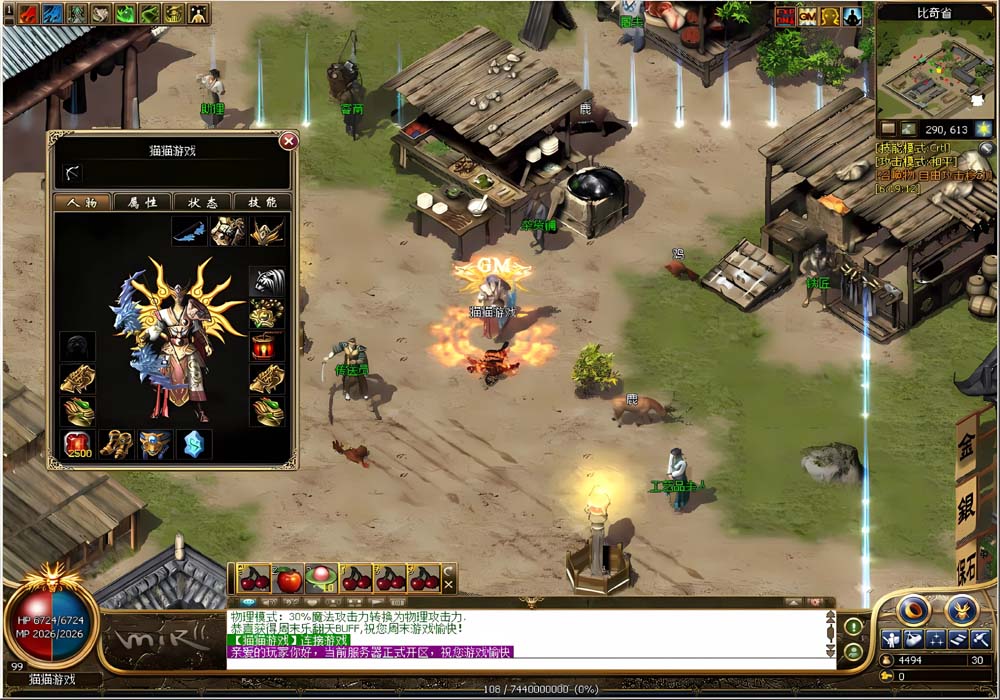Show the 人物 character tab
This screenshot has width=1000, height=700.
tap(82, 202)
